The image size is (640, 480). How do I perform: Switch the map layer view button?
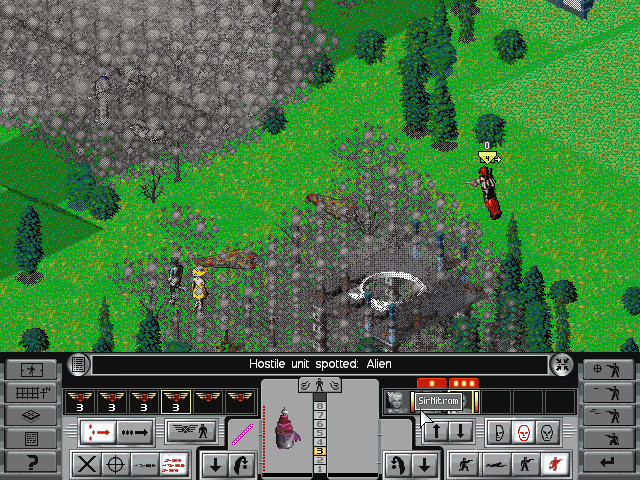pos(30,415)
